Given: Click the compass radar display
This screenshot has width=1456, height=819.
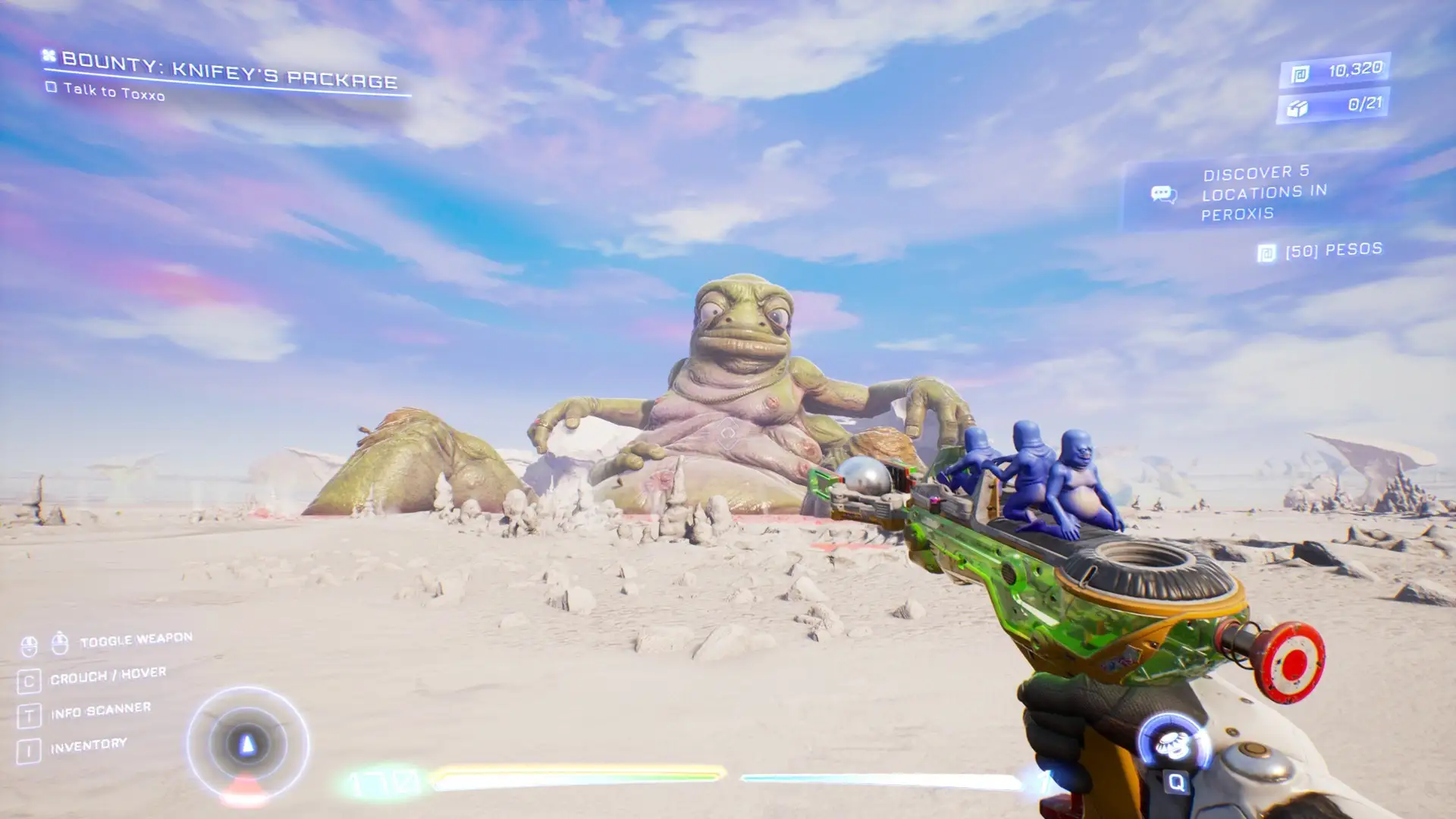Looking at the screenshot, I should click(x=247, y=745).
